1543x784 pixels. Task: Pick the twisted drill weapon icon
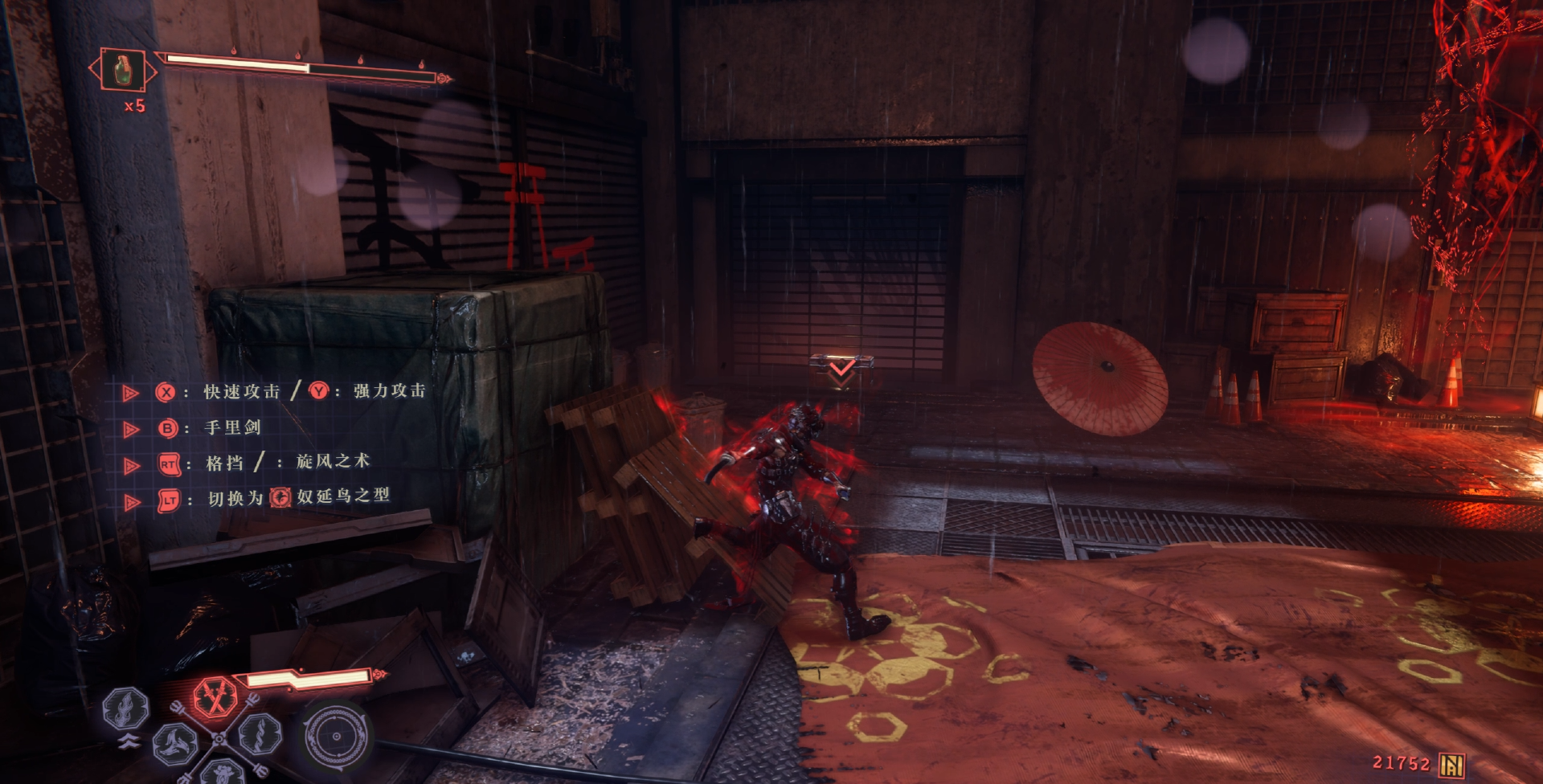[x=260, y=733]
